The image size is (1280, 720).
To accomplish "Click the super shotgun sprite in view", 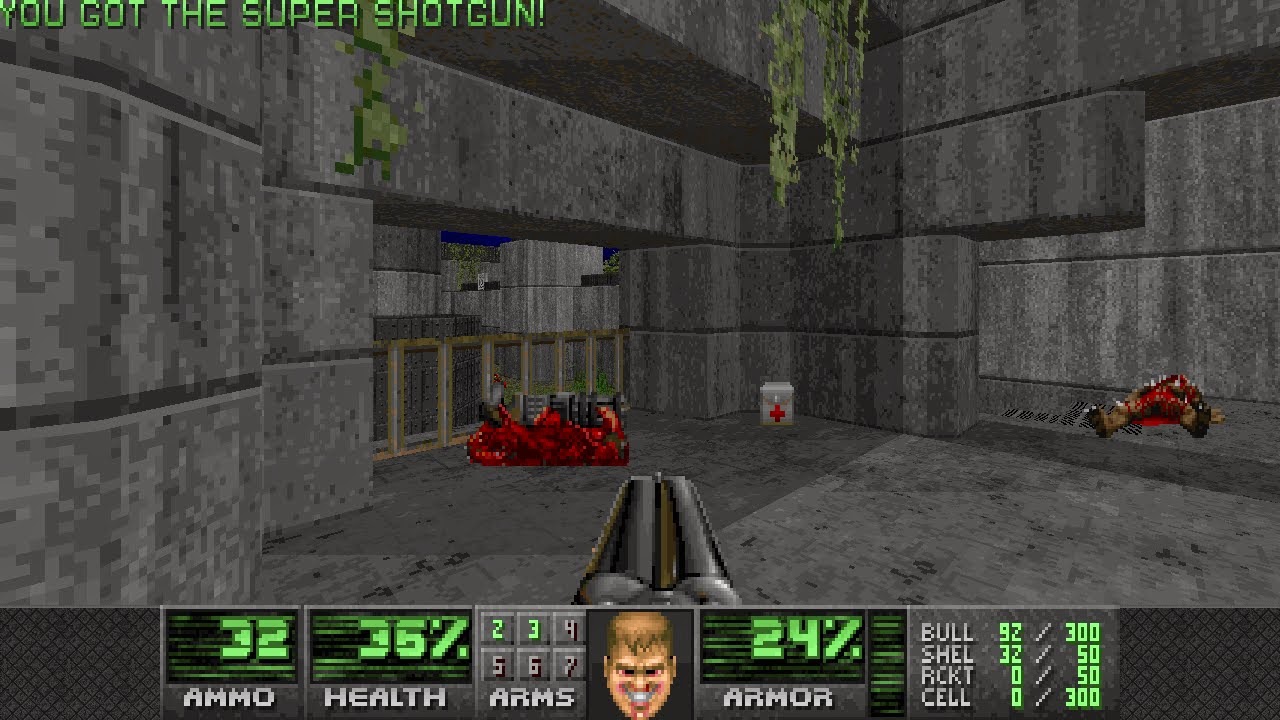I will tap(655, 540).
